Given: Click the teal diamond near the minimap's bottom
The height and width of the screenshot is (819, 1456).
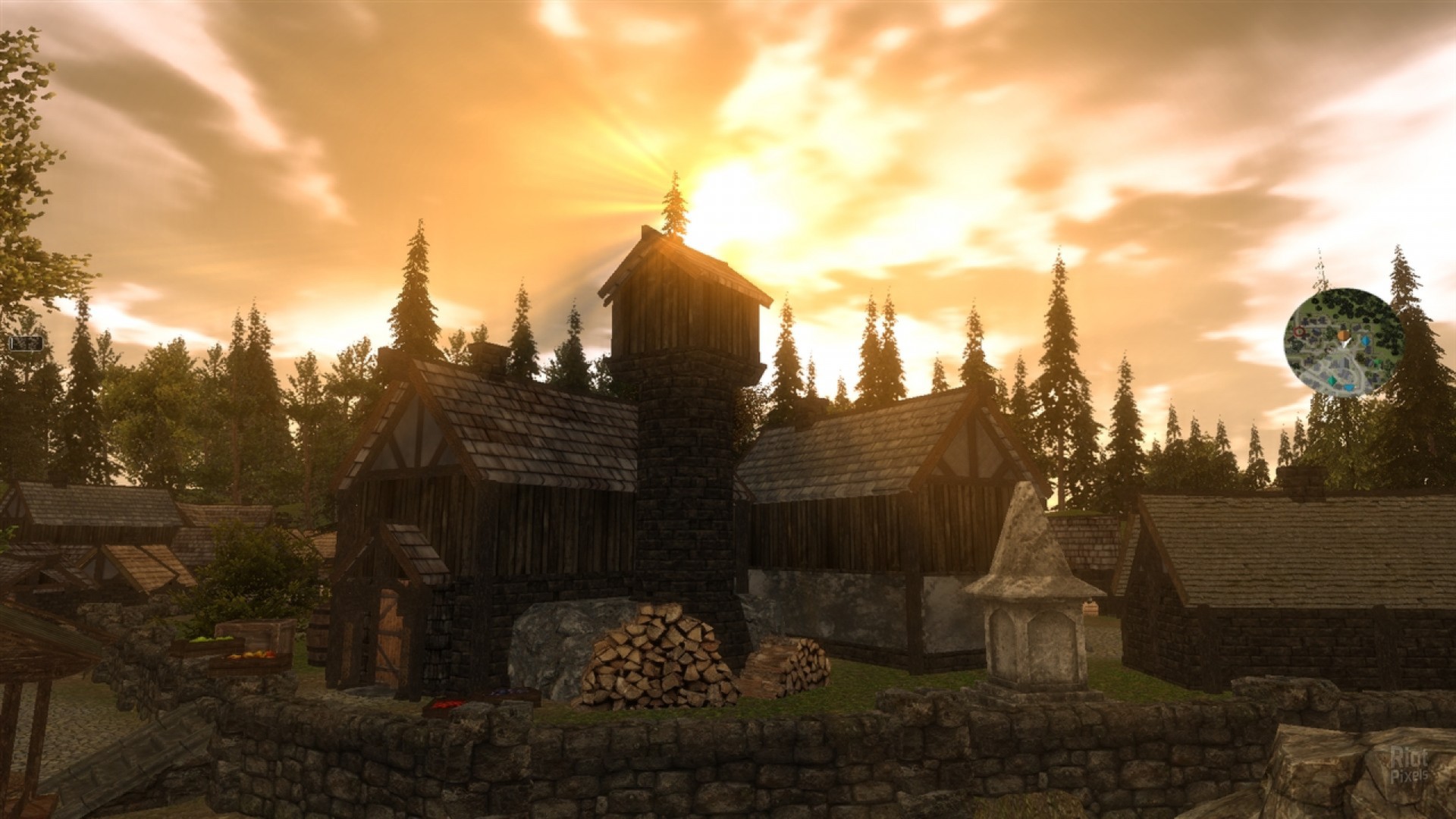Looking at the screenshot, I should [1332, 379].
